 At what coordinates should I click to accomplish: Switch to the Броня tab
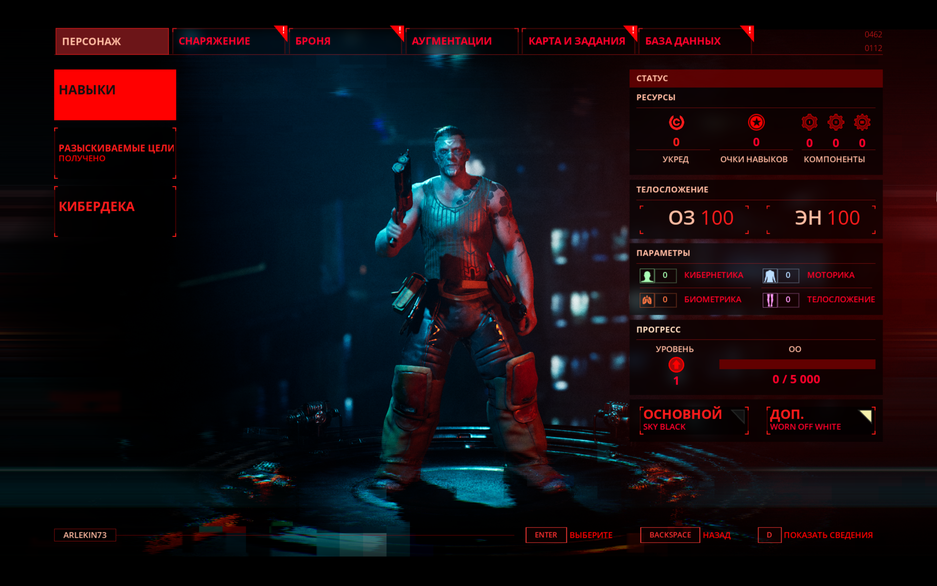point(344,41)
